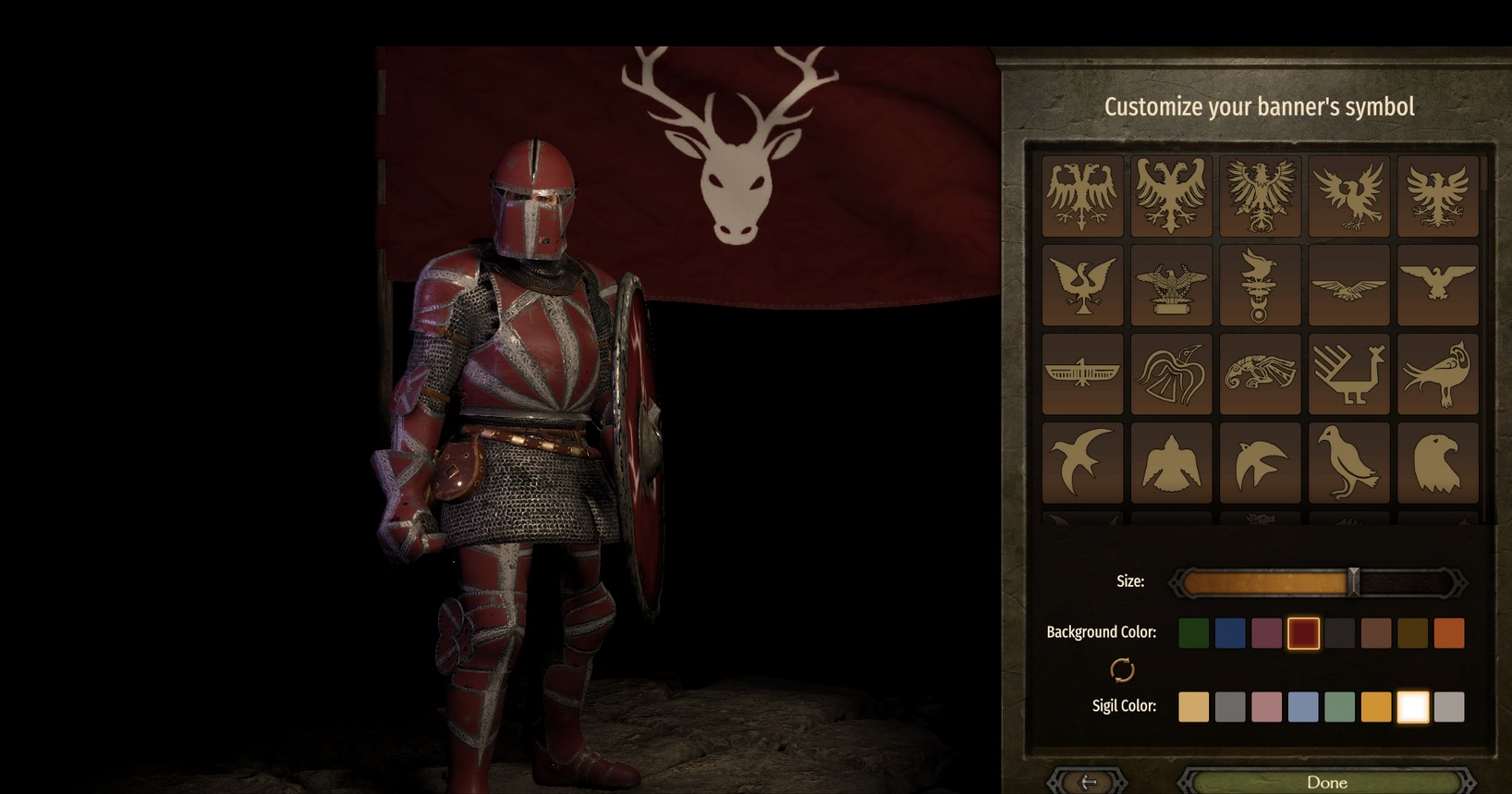
Task: Select the swooping swallow symbol
Action: 1082,462
